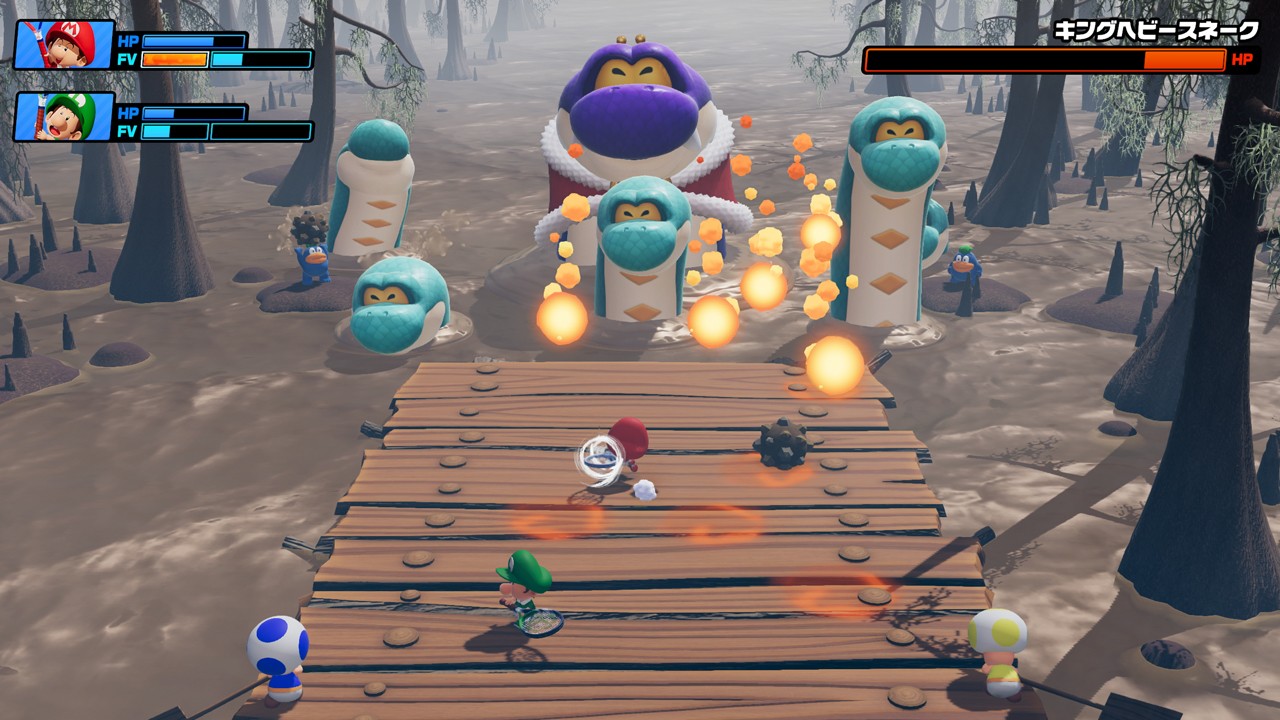Select Baby Mario's portrait icon
This screenshot has width=1280, height=720.
[x=64, y=45]
